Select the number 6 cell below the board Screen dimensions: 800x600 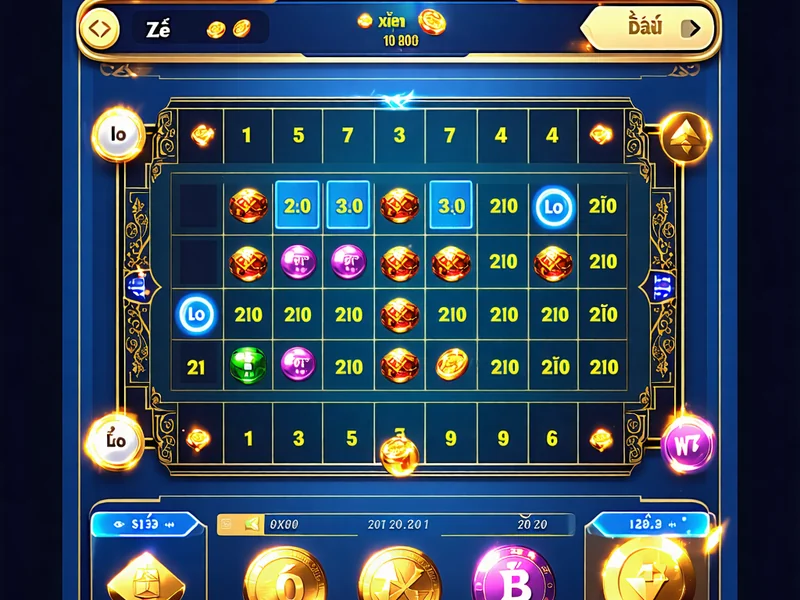coord(551,438)
